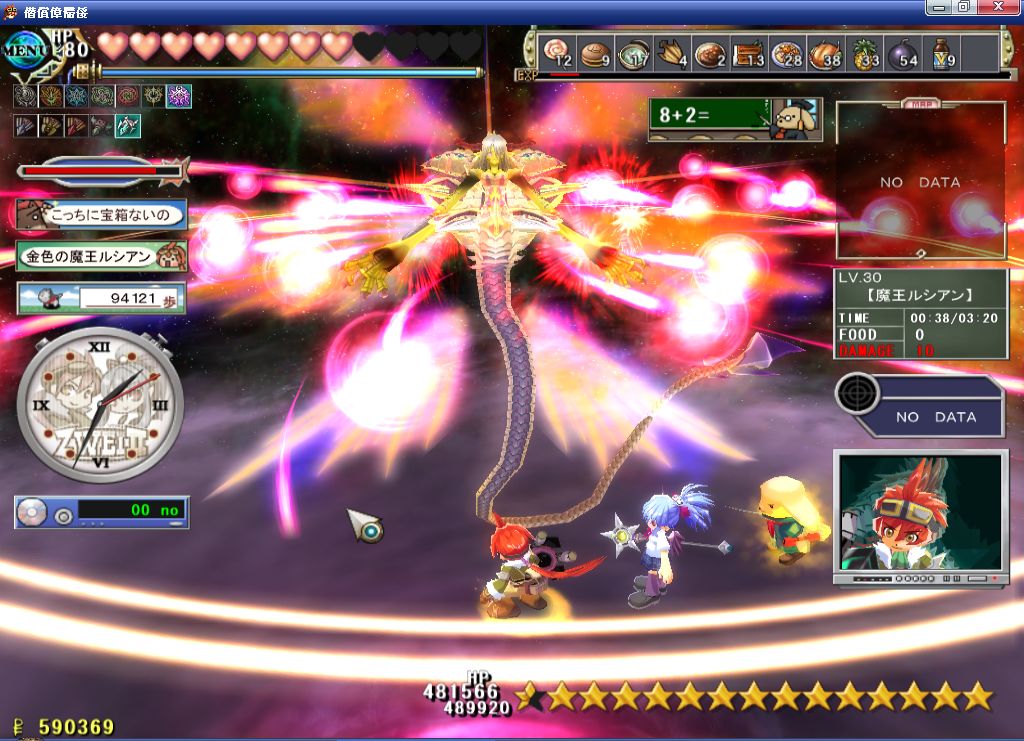Viewport: 1024px width, 741px height.
Task: Select the roast chicken food slot
Action: point(826,52)
